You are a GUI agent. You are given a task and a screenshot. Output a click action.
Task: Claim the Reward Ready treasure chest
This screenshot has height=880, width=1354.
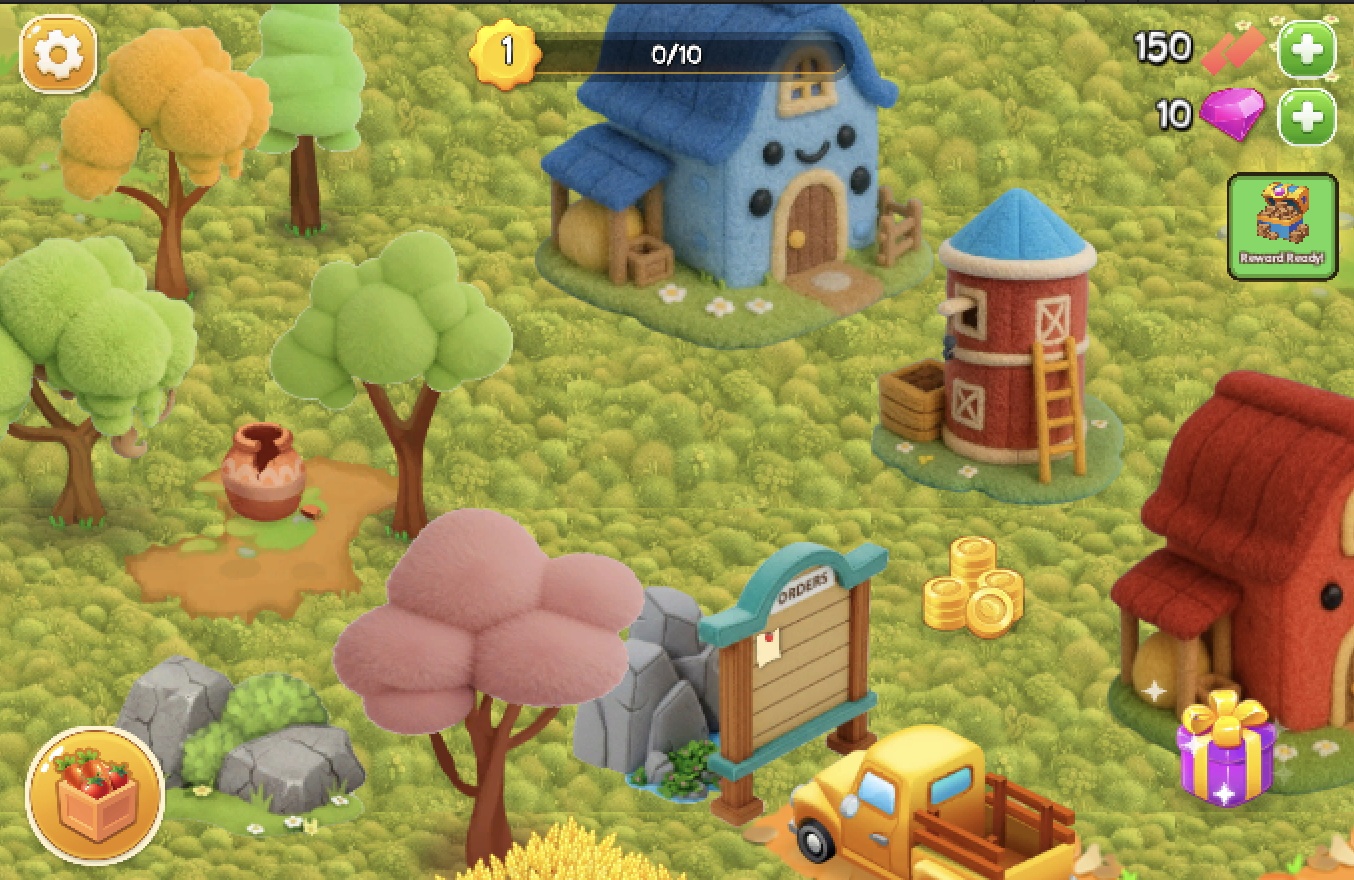[1282, 226]
